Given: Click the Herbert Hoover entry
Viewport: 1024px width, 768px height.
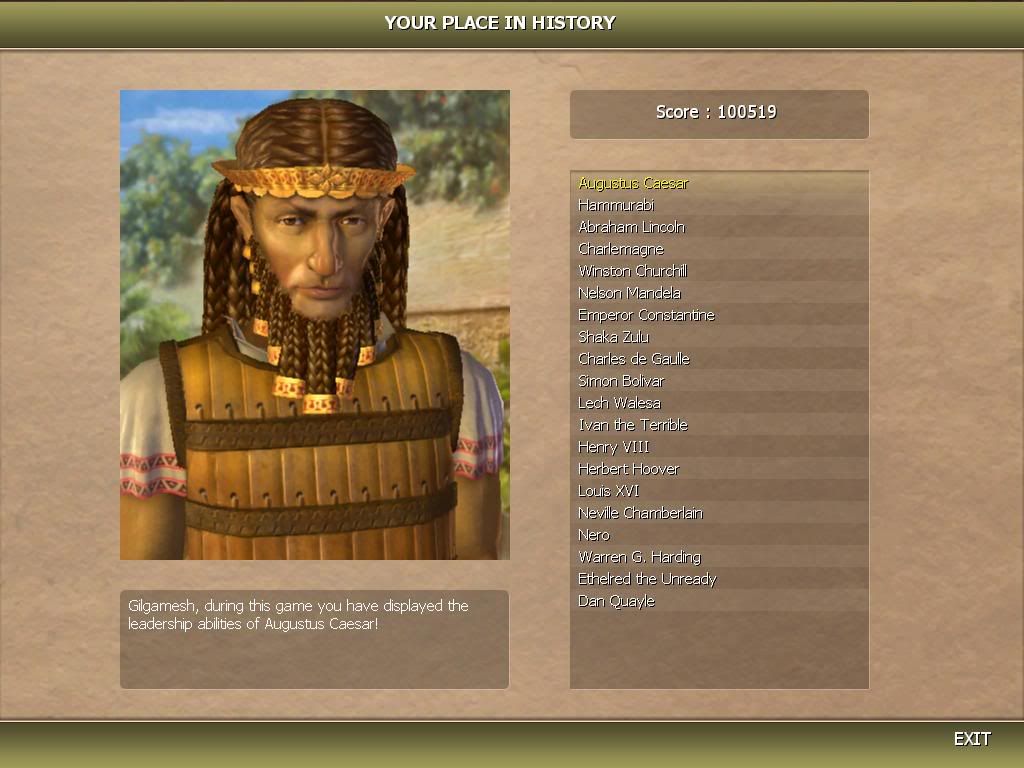Looking at the screenshot, I should point(628,469).
